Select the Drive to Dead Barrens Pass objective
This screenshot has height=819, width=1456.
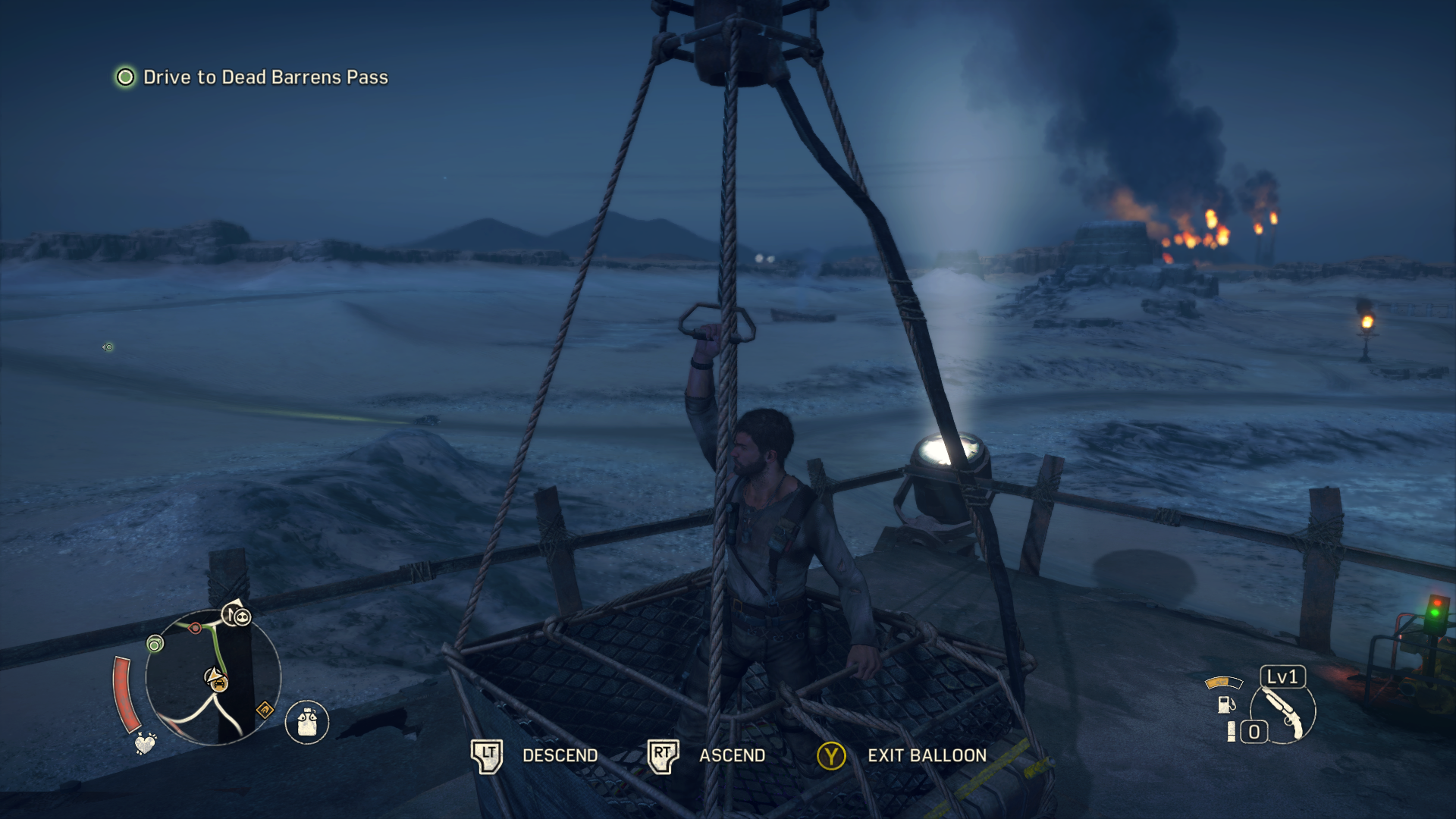click(265, 77)
